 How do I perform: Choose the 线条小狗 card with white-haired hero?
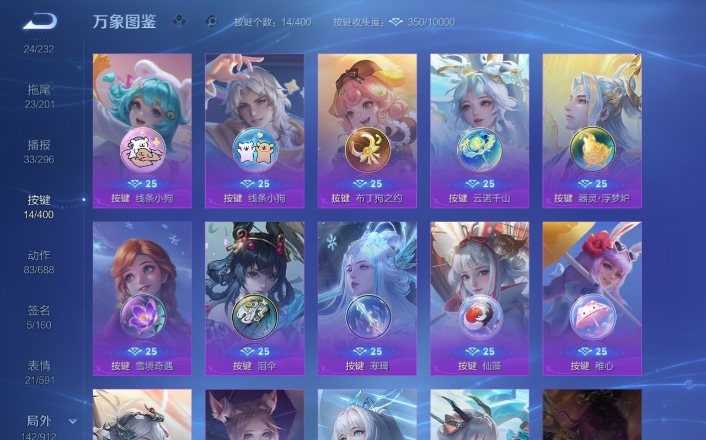[x=254, y=130]
